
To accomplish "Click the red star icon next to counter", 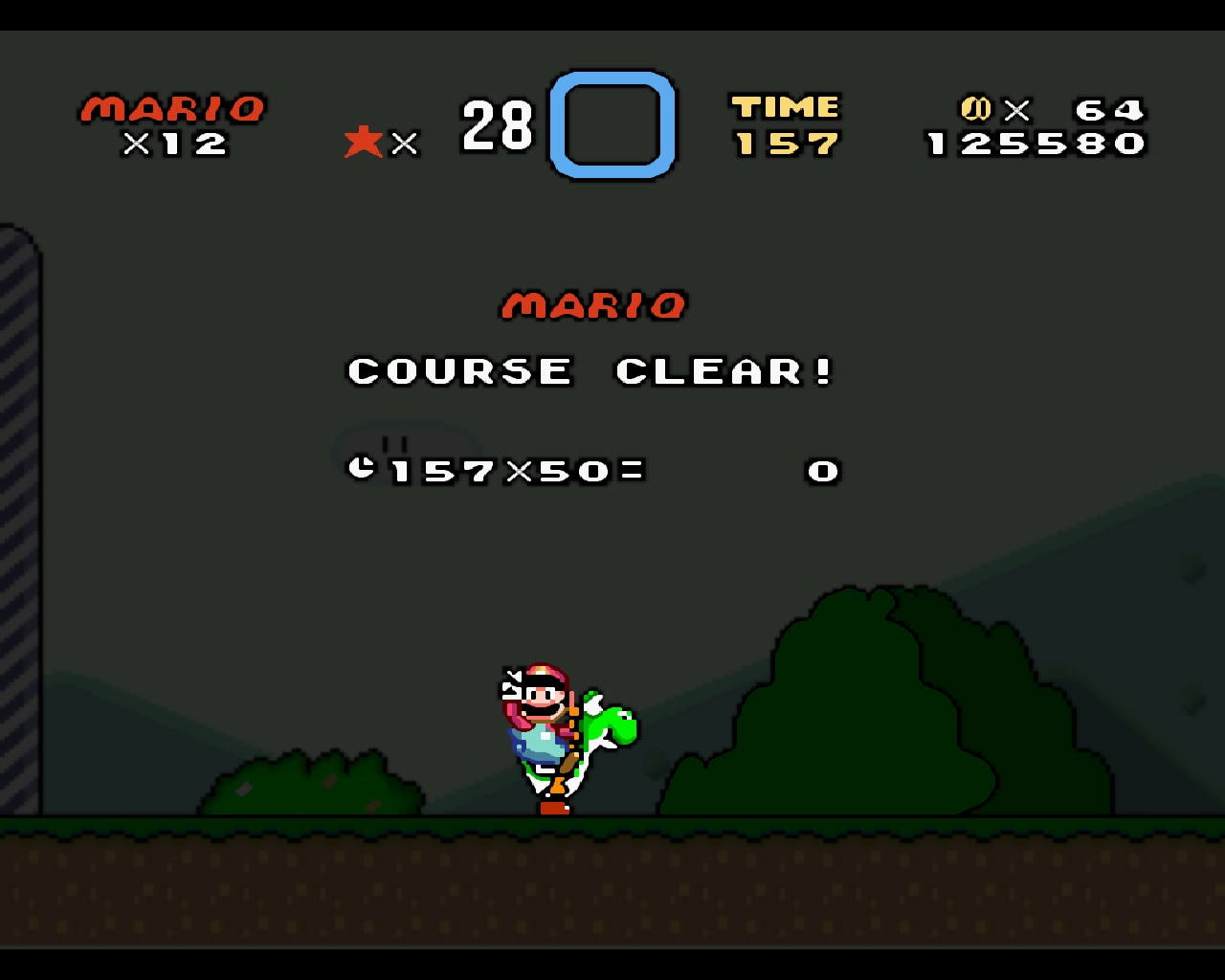I will pos(362,142).
